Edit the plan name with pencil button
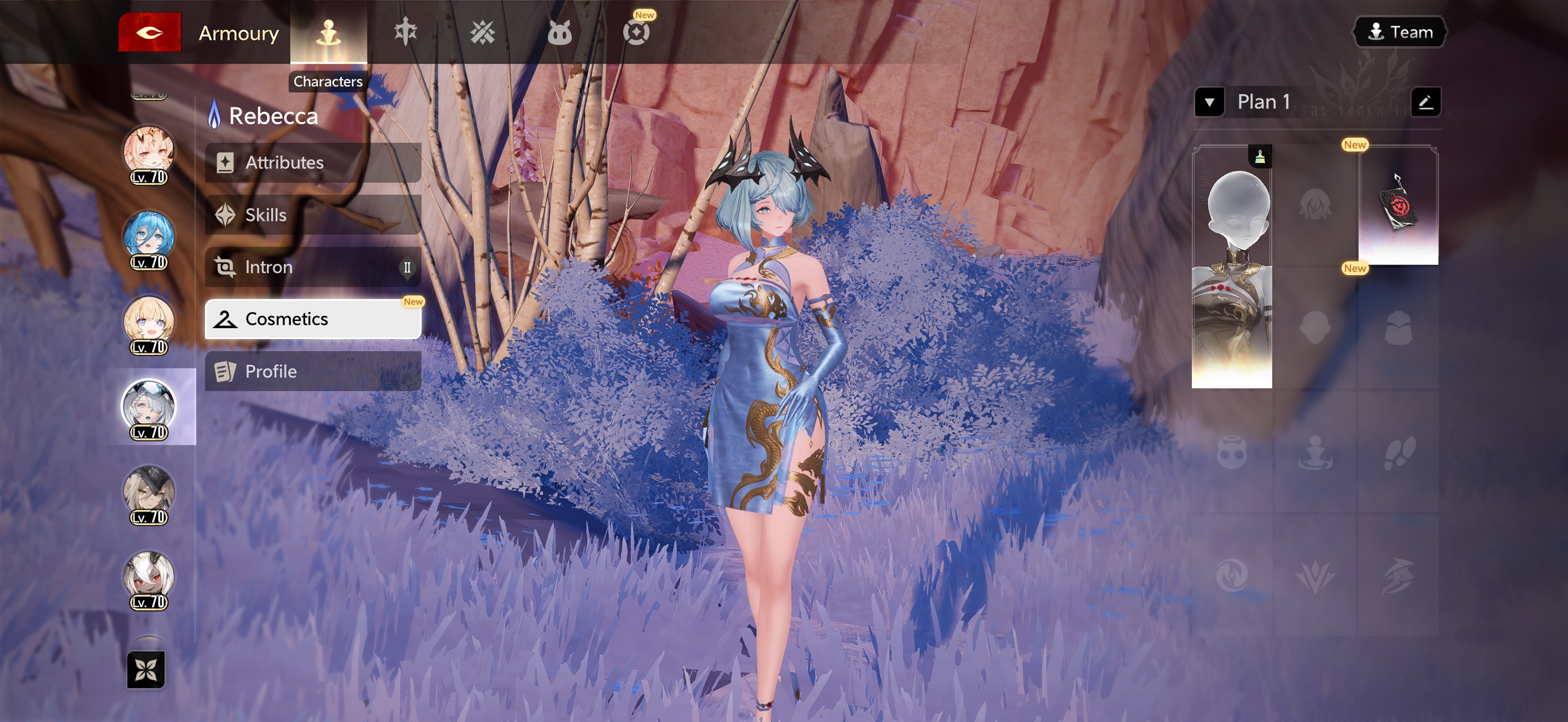1568x722 pixels. click(1425, 102)
